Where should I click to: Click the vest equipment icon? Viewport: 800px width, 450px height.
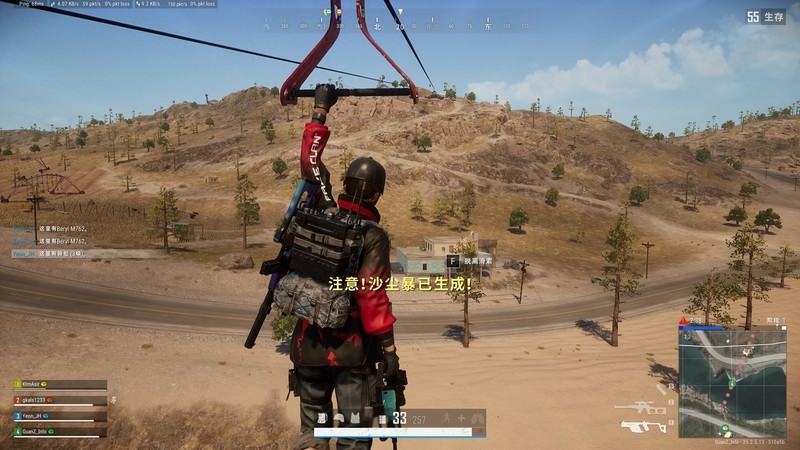356,417
